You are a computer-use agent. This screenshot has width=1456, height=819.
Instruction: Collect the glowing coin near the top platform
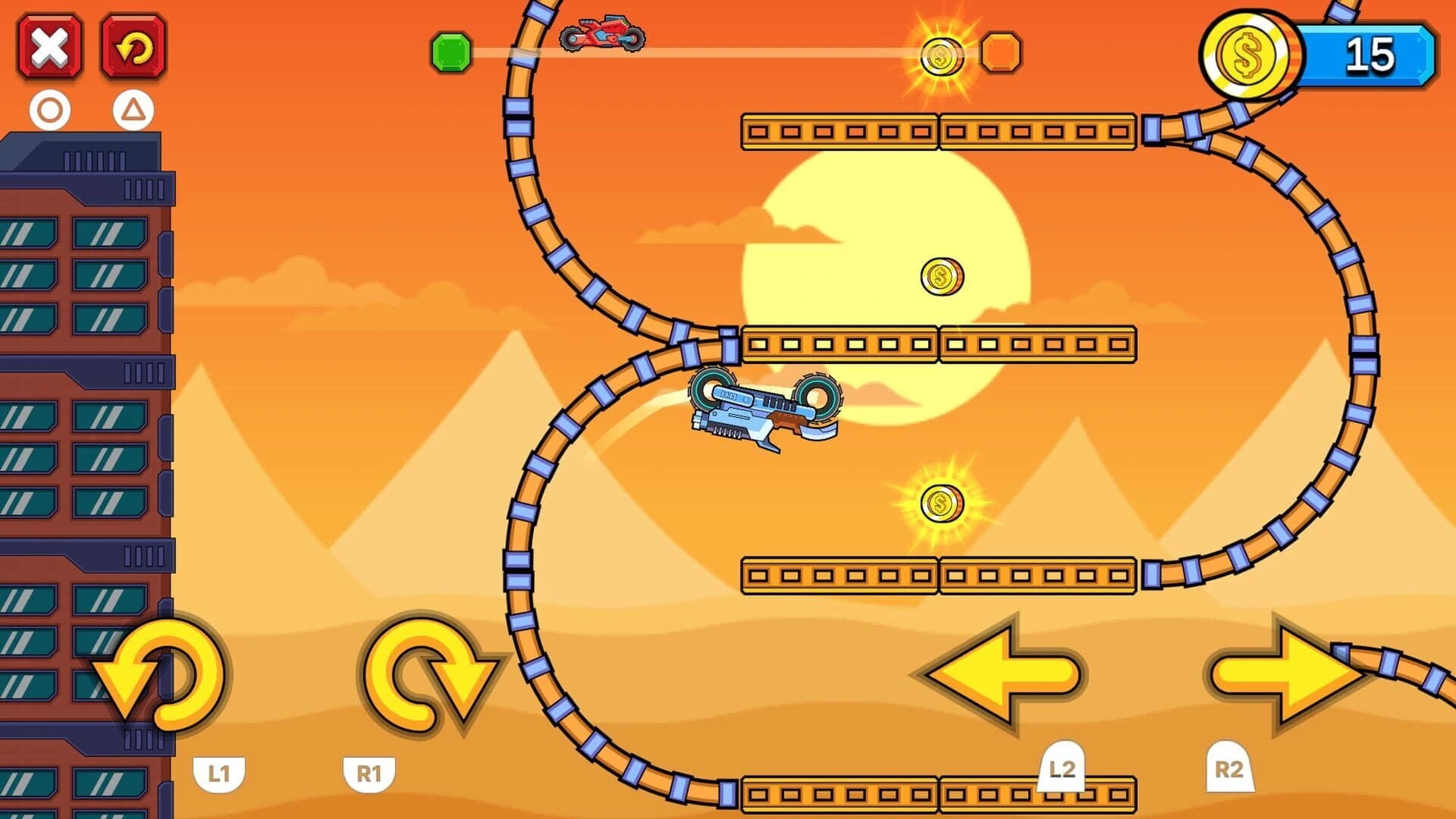(x=943, y=55)
